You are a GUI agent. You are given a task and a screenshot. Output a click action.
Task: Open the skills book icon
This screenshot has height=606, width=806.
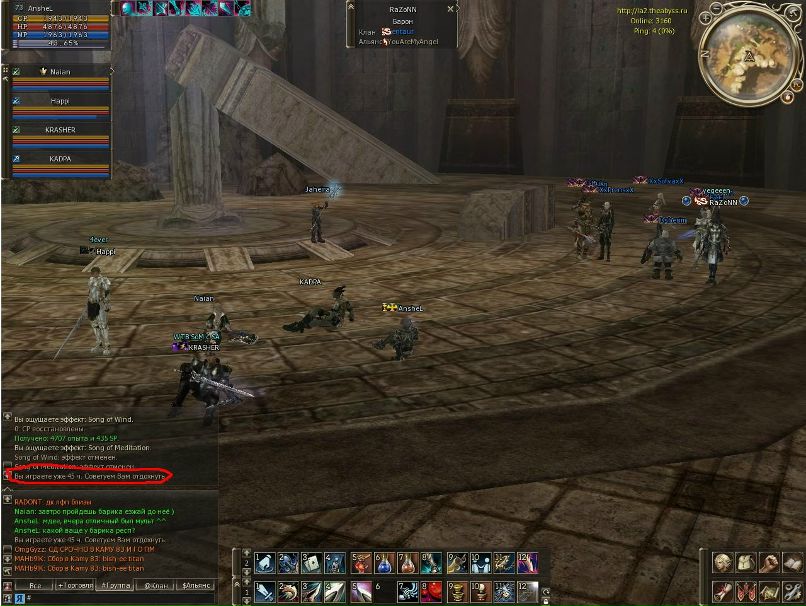[x=790, y=563]
